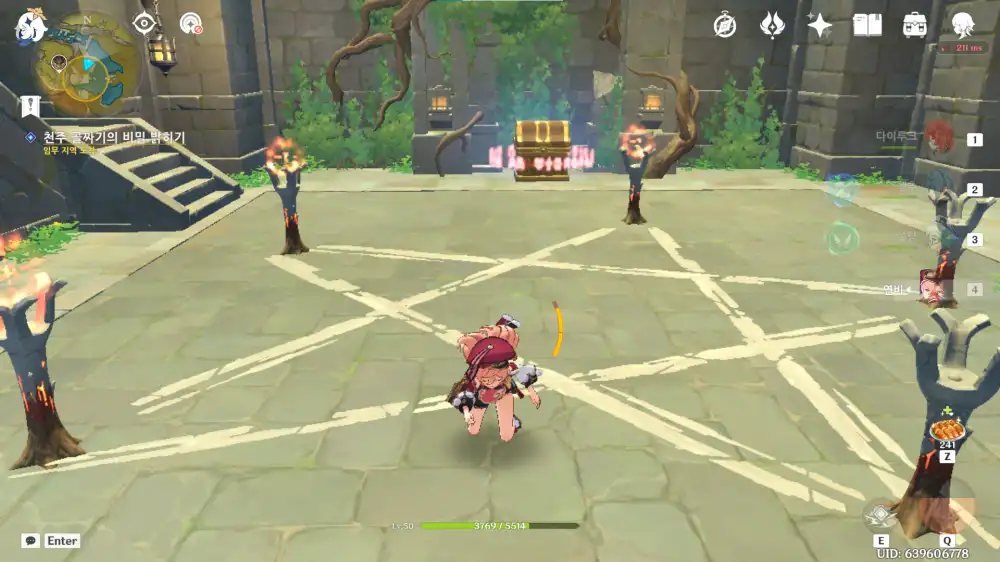Use the food dish quick item

[945, 430]
